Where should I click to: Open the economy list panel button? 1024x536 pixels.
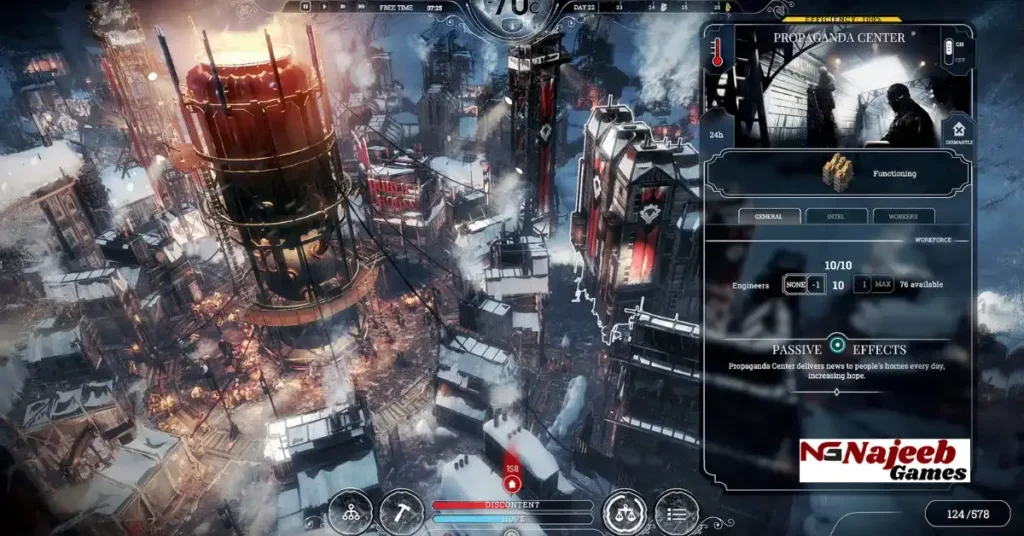pos(676,510)
